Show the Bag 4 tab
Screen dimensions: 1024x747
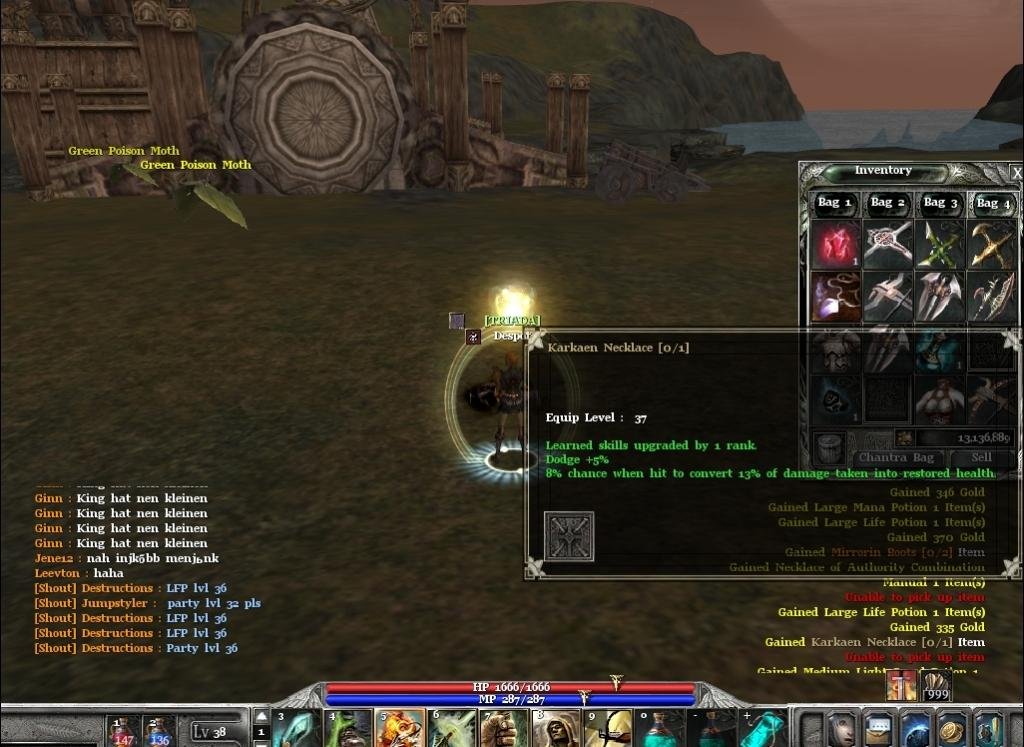[x=994, y=203]
